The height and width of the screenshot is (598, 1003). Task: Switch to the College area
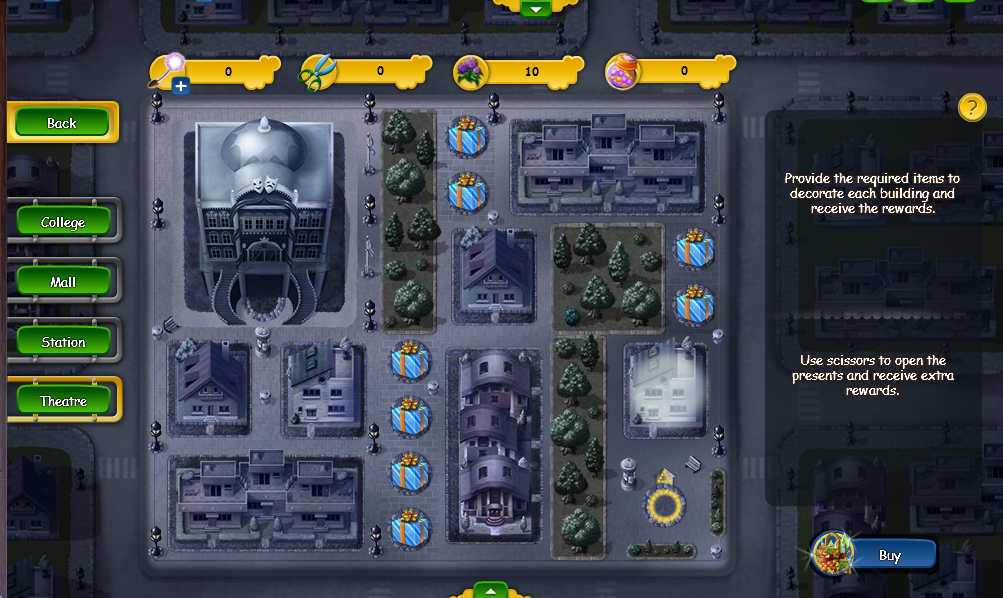(63, 222)
